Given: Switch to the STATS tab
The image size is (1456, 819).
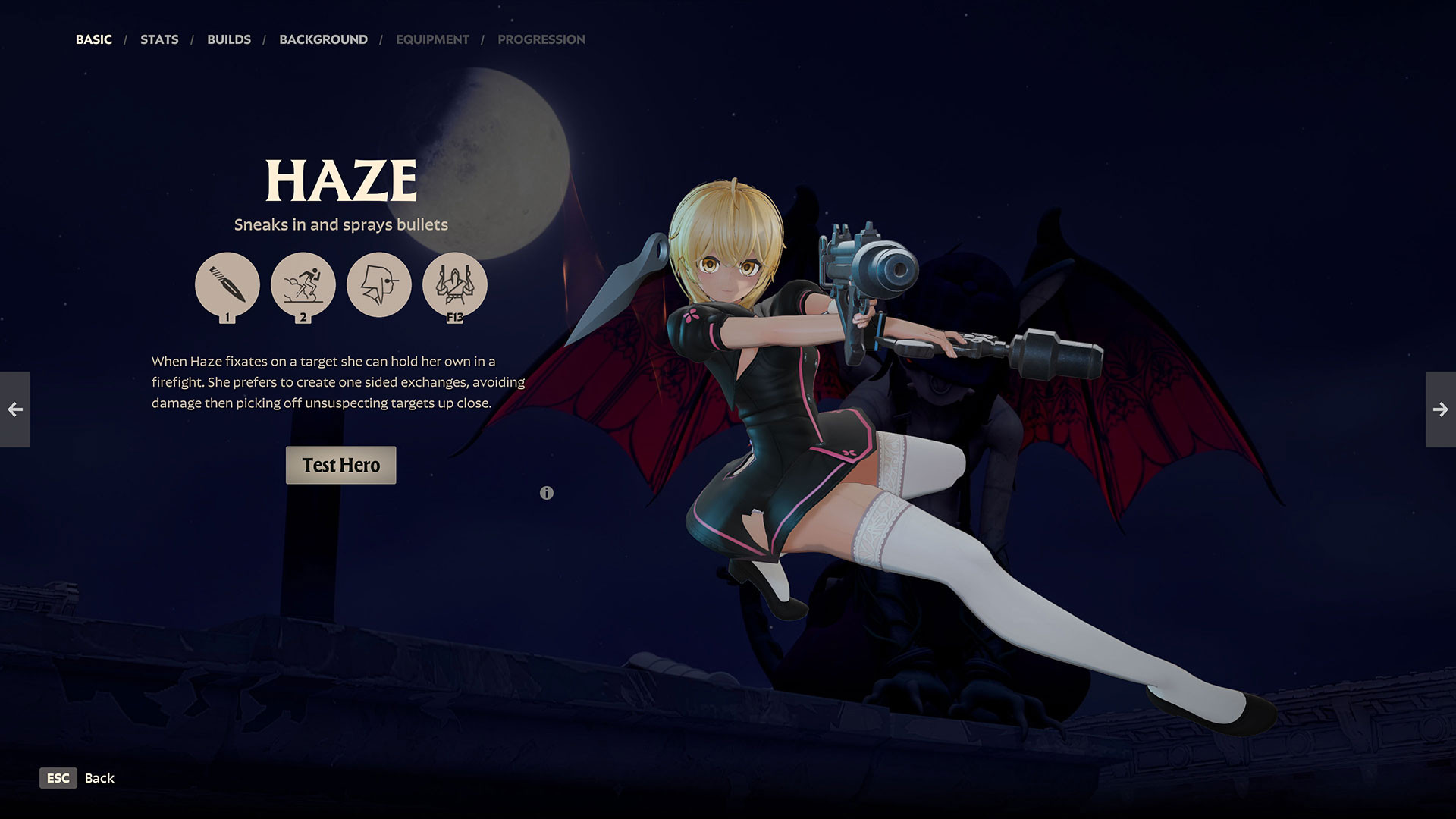Looking at the screenshot, I should pyautogui.click(x=158, y=39).
